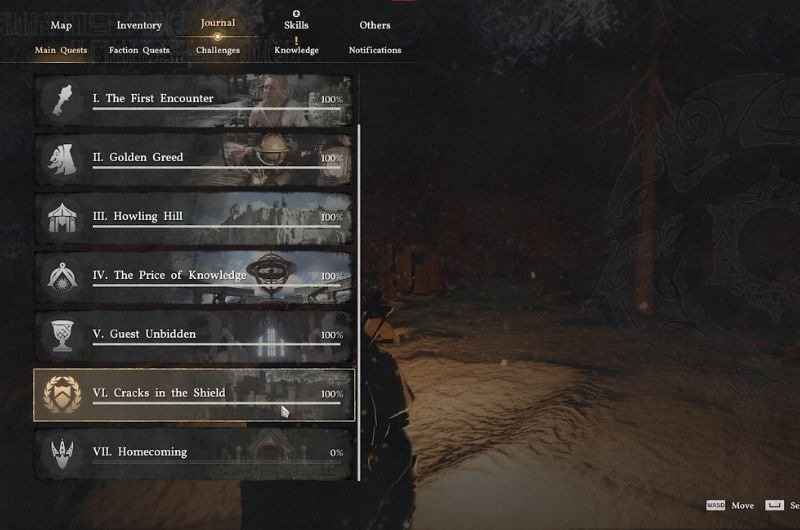The height and width of the screenshot is (530, 800).
Task: Select the Guest Unbidden quest row
Action: point(194,335)
